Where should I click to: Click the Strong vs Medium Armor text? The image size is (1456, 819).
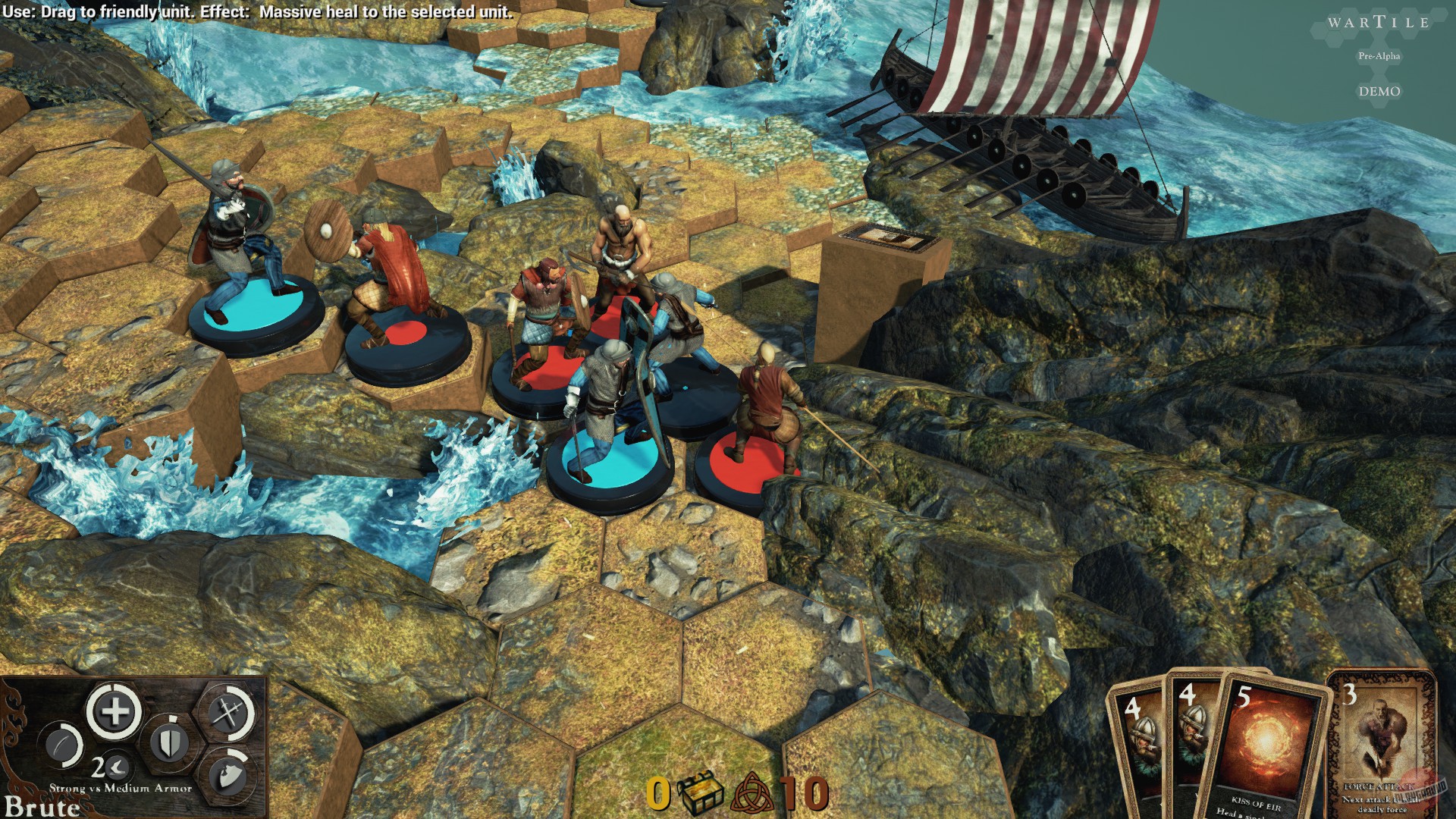pos(120,788)
